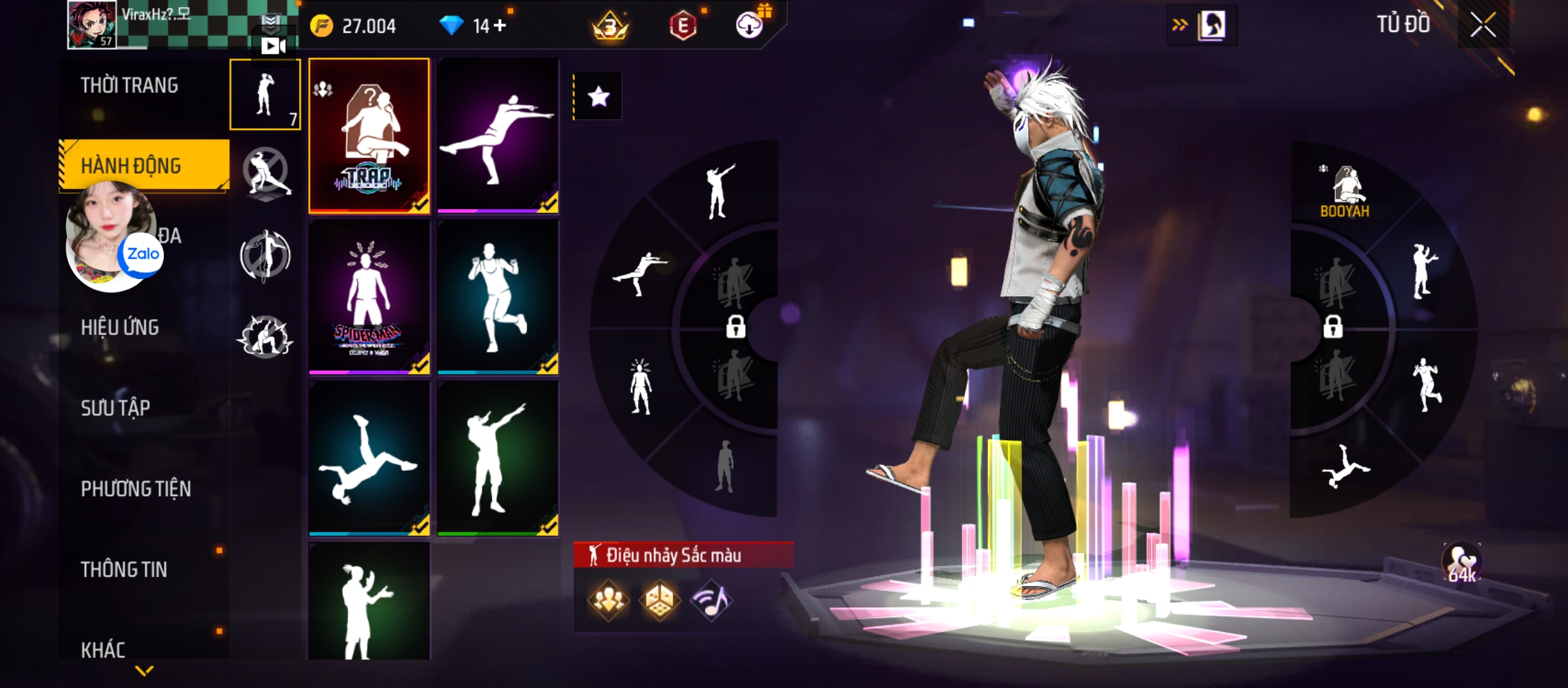Tap the red E badge icon
1568x688 pixels.
(683, 26)
